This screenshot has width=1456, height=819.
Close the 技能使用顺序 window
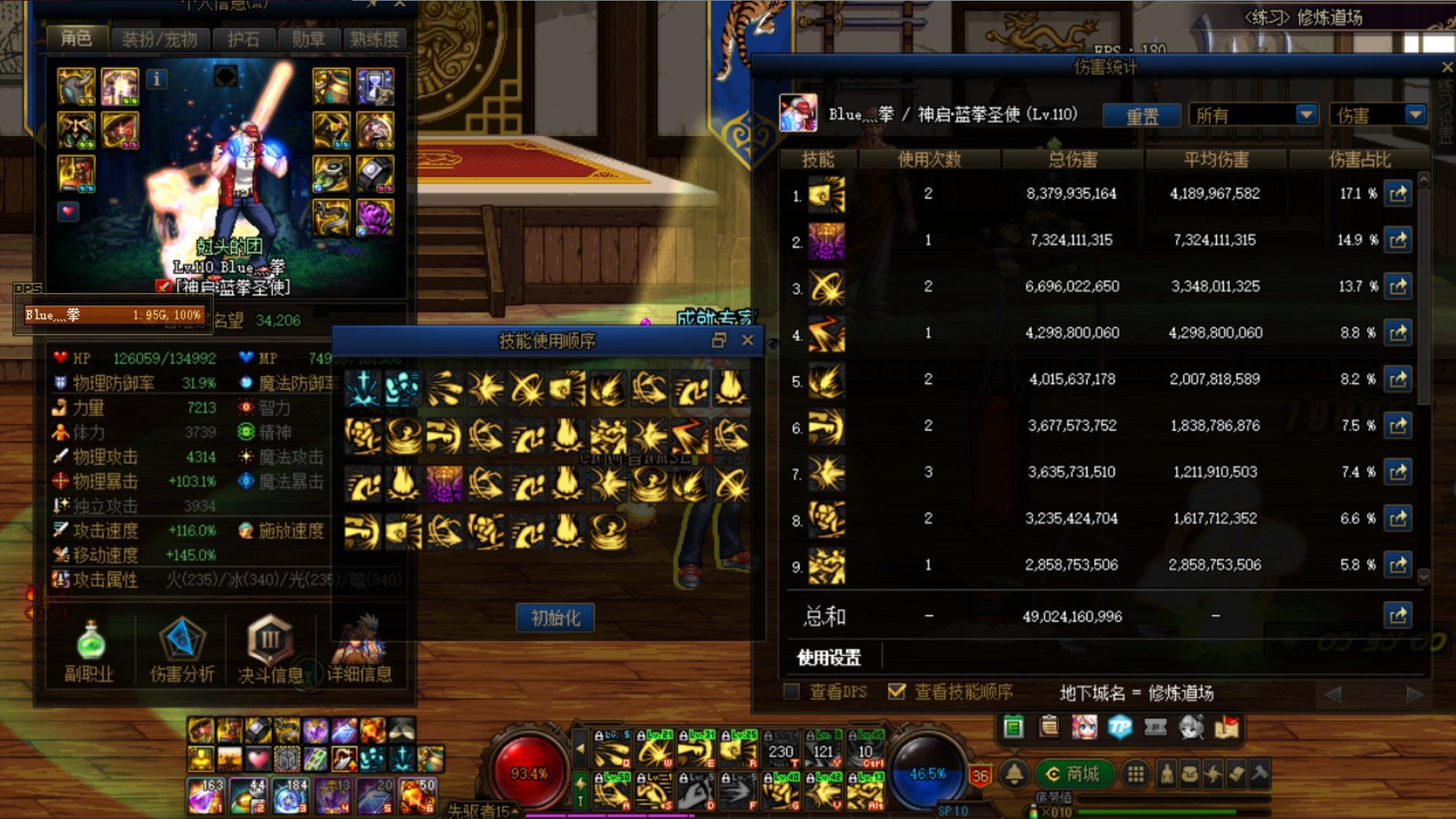click(748, 340)
